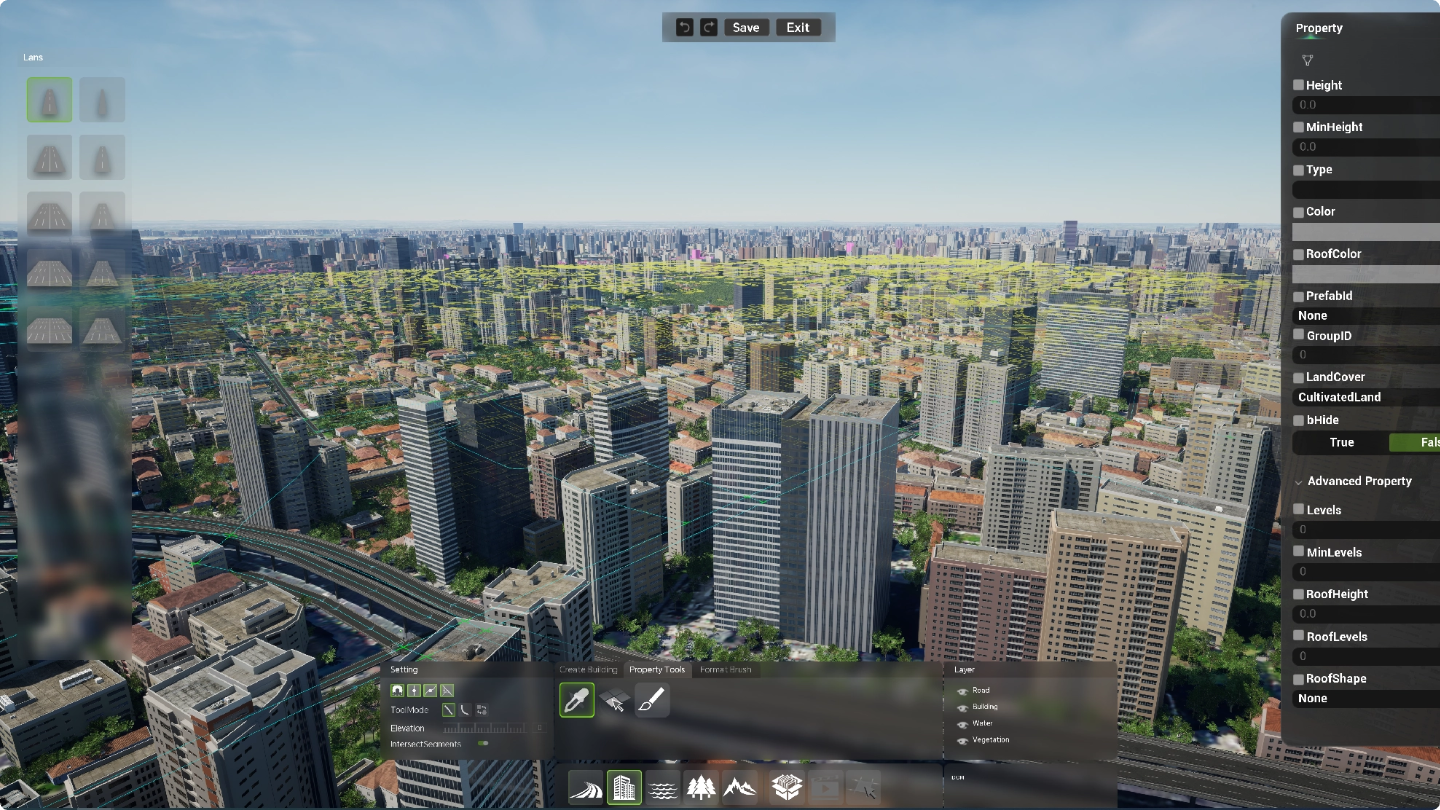This screenshot has height=810, width=1440.
Task: Exit the editor
Action: pyautogui.click(x=798, y=28)
